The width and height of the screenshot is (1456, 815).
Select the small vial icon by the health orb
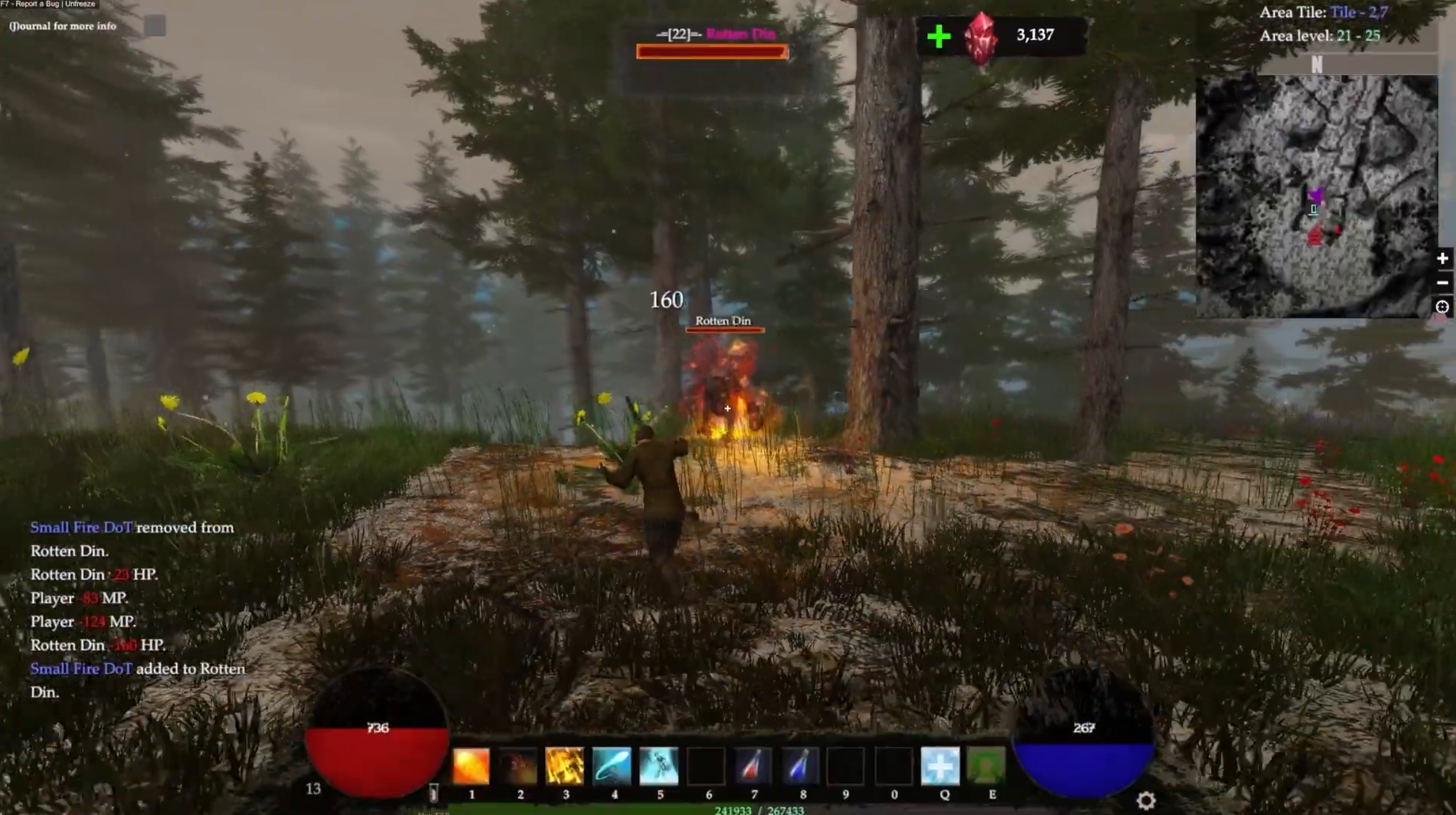[x=434, y=793]
